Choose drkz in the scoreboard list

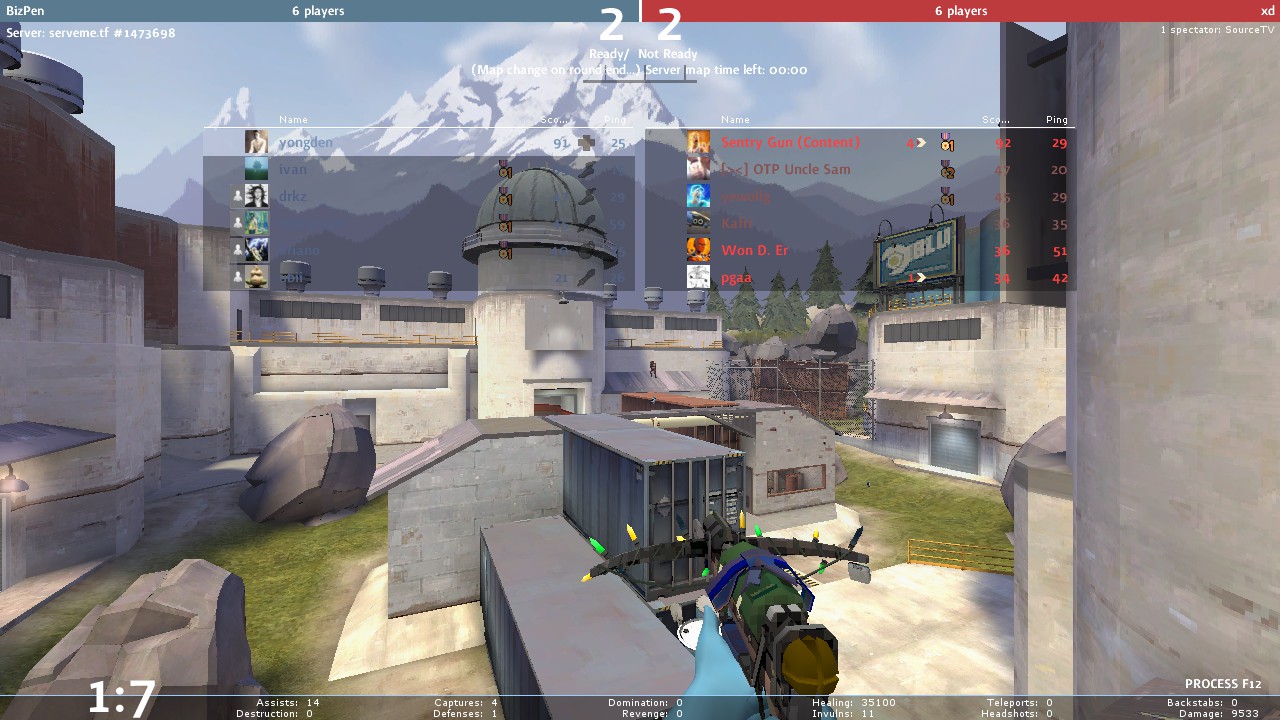tap(293, 197)
